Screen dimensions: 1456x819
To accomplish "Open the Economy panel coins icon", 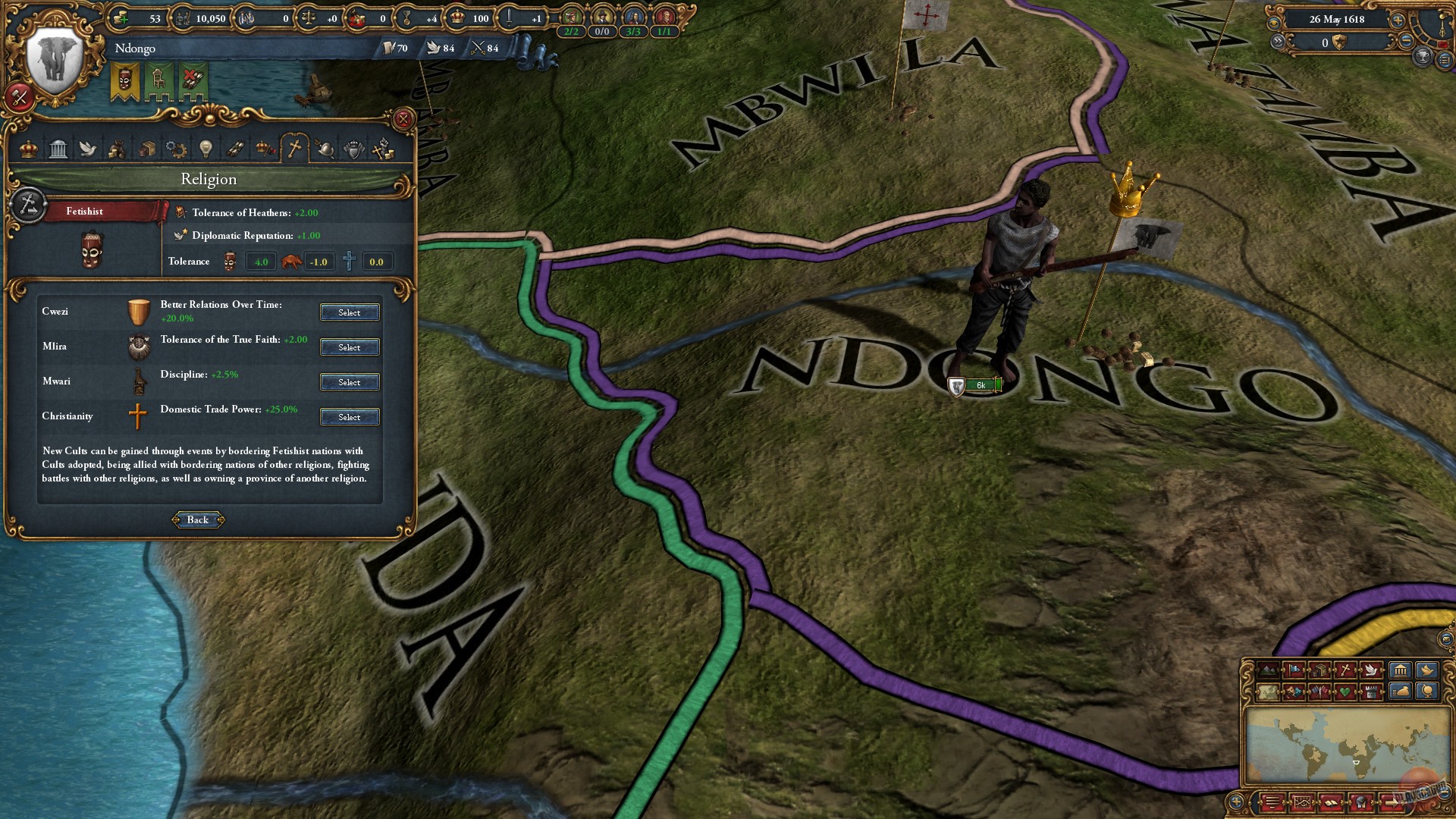I will click(x=118, y=149).
